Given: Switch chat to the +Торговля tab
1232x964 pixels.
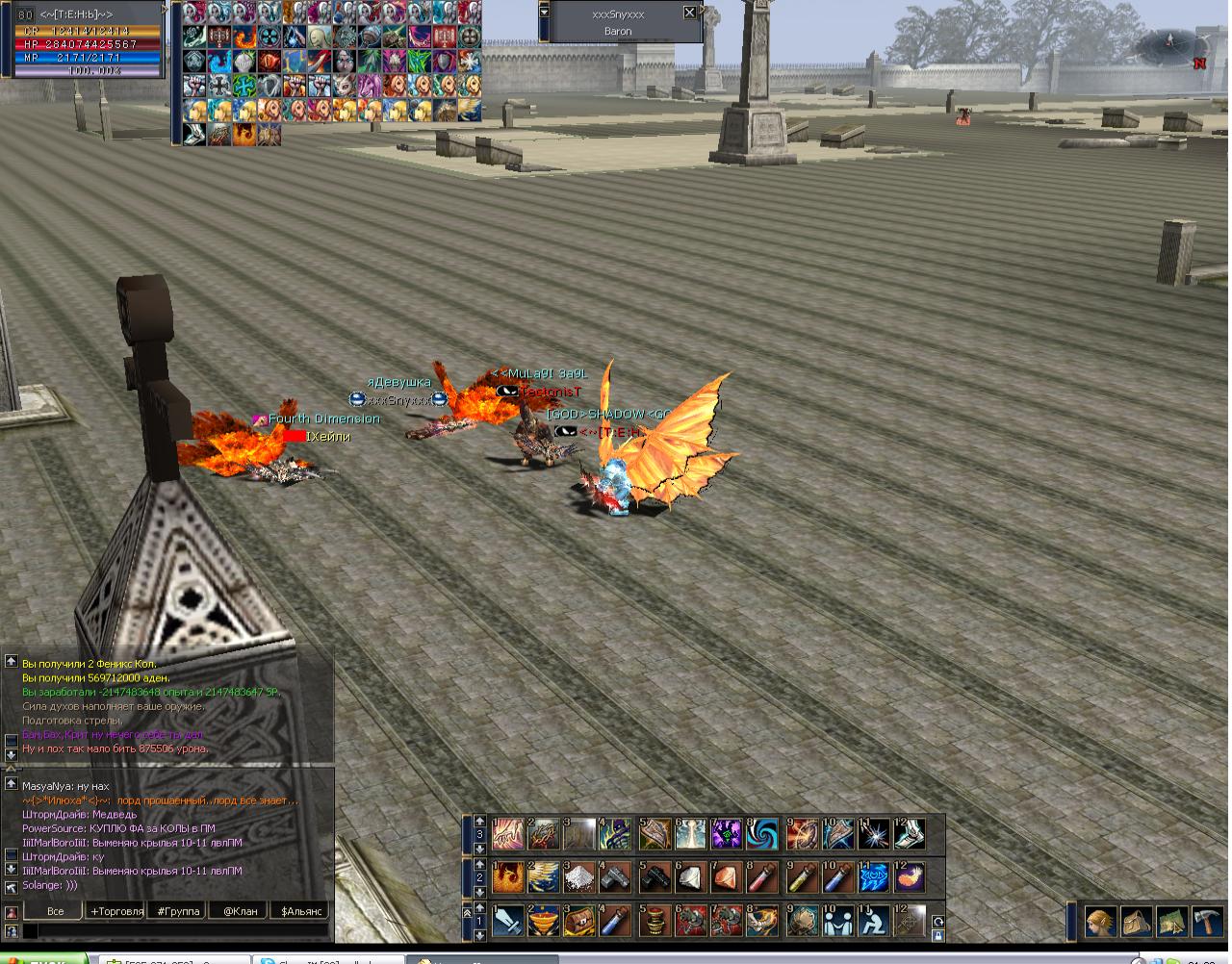Looking at the screenshot, I should (116, 911).
